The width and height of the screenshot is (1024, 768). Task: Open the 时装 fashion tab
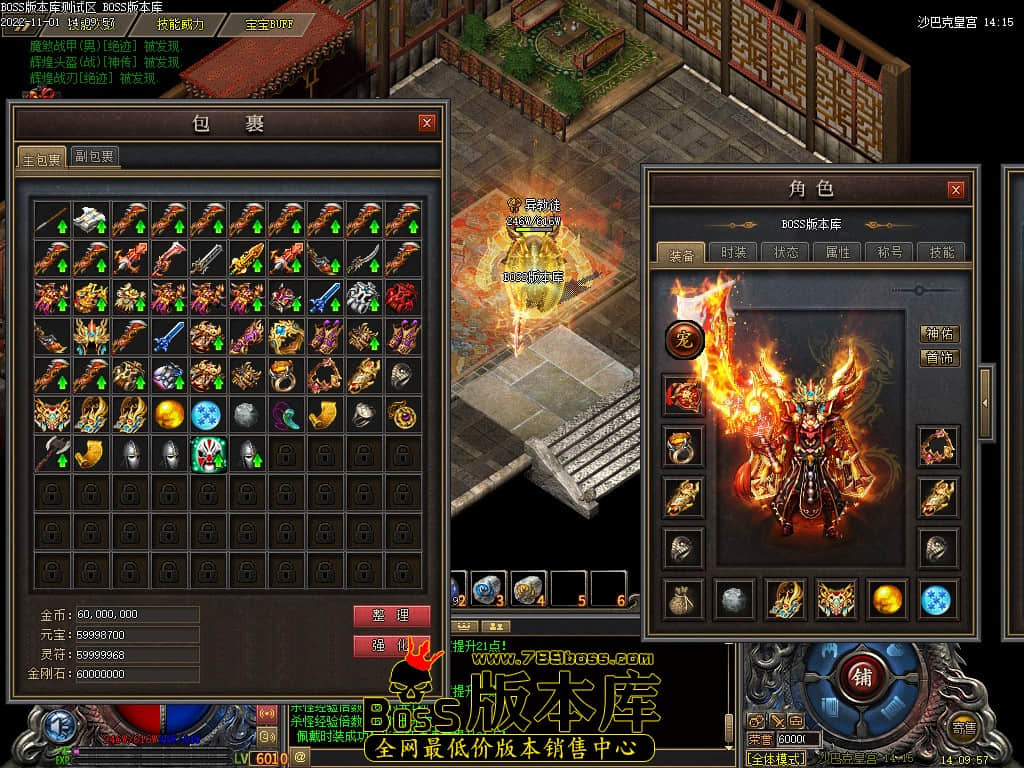point(734,252)
